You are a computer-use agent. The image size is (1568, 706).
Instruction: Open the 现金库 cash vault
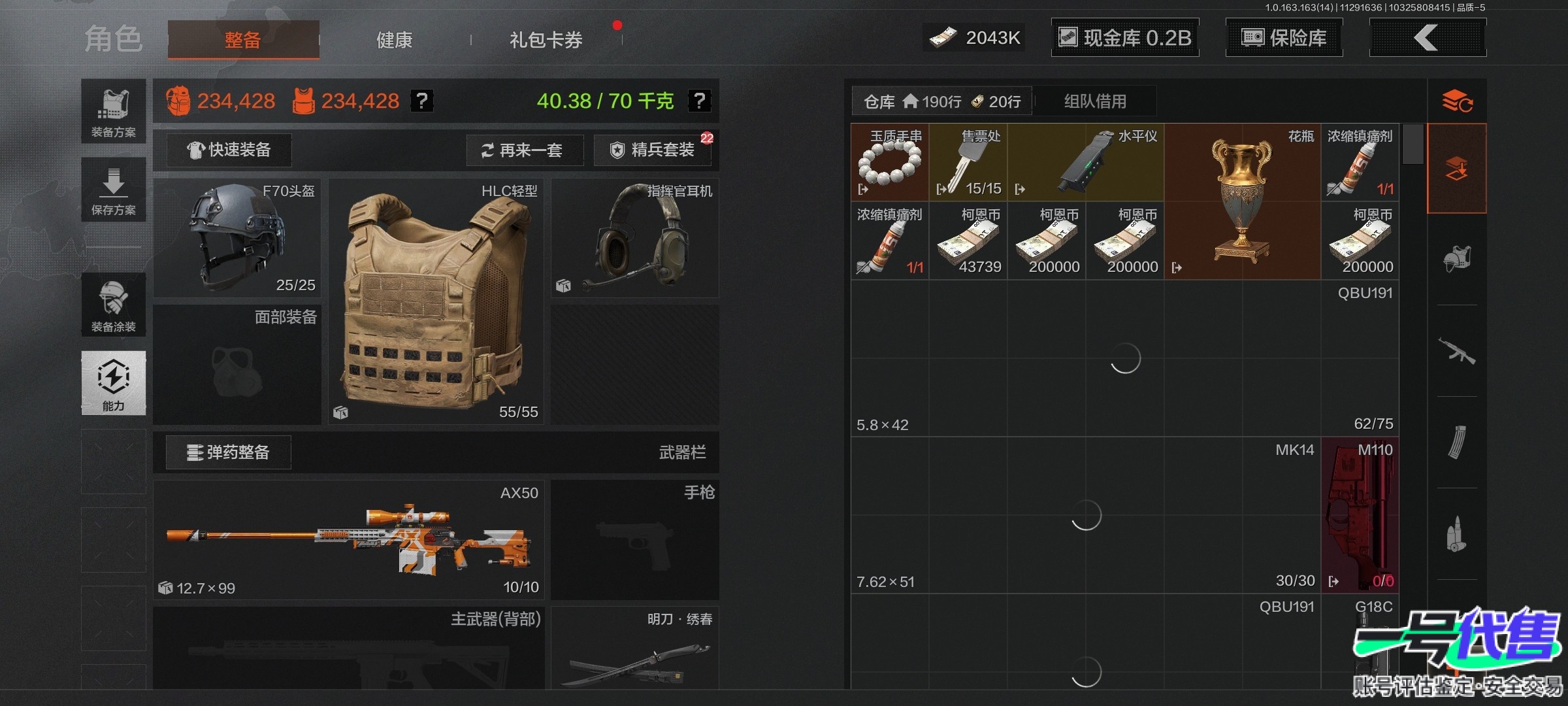[x=1124, y=38]
